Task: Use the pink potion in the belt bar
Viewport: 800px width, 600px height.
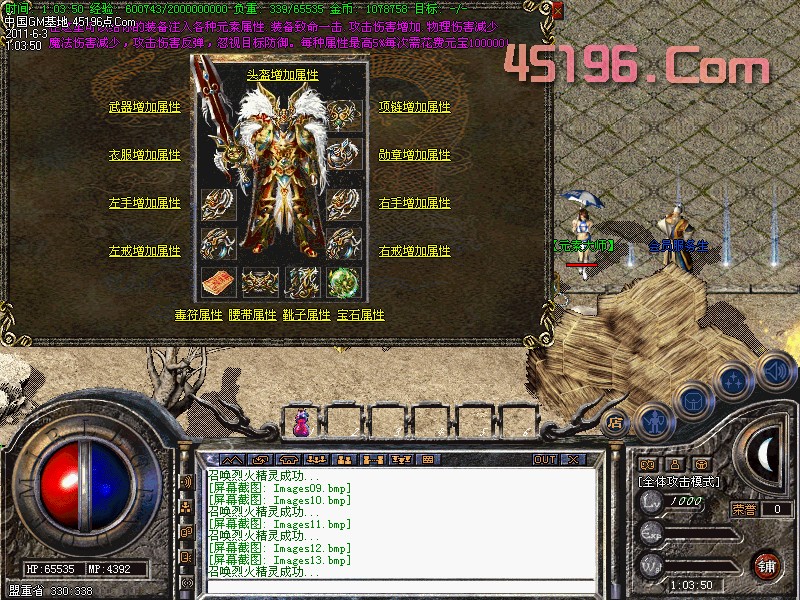Action: pyautogui.click(x=301, y=424)
